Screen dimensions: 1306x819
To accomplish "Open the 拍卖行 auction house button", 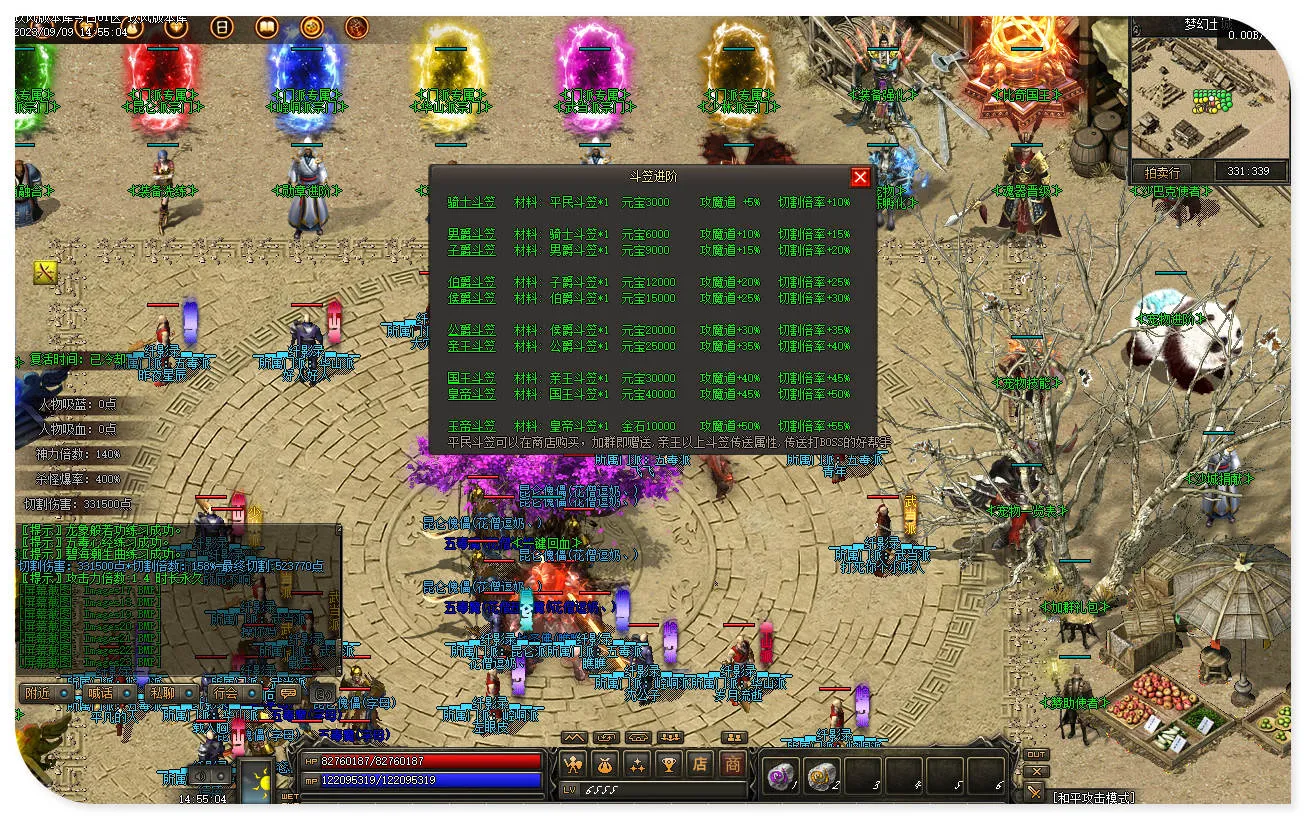I will click(1161, 172).
